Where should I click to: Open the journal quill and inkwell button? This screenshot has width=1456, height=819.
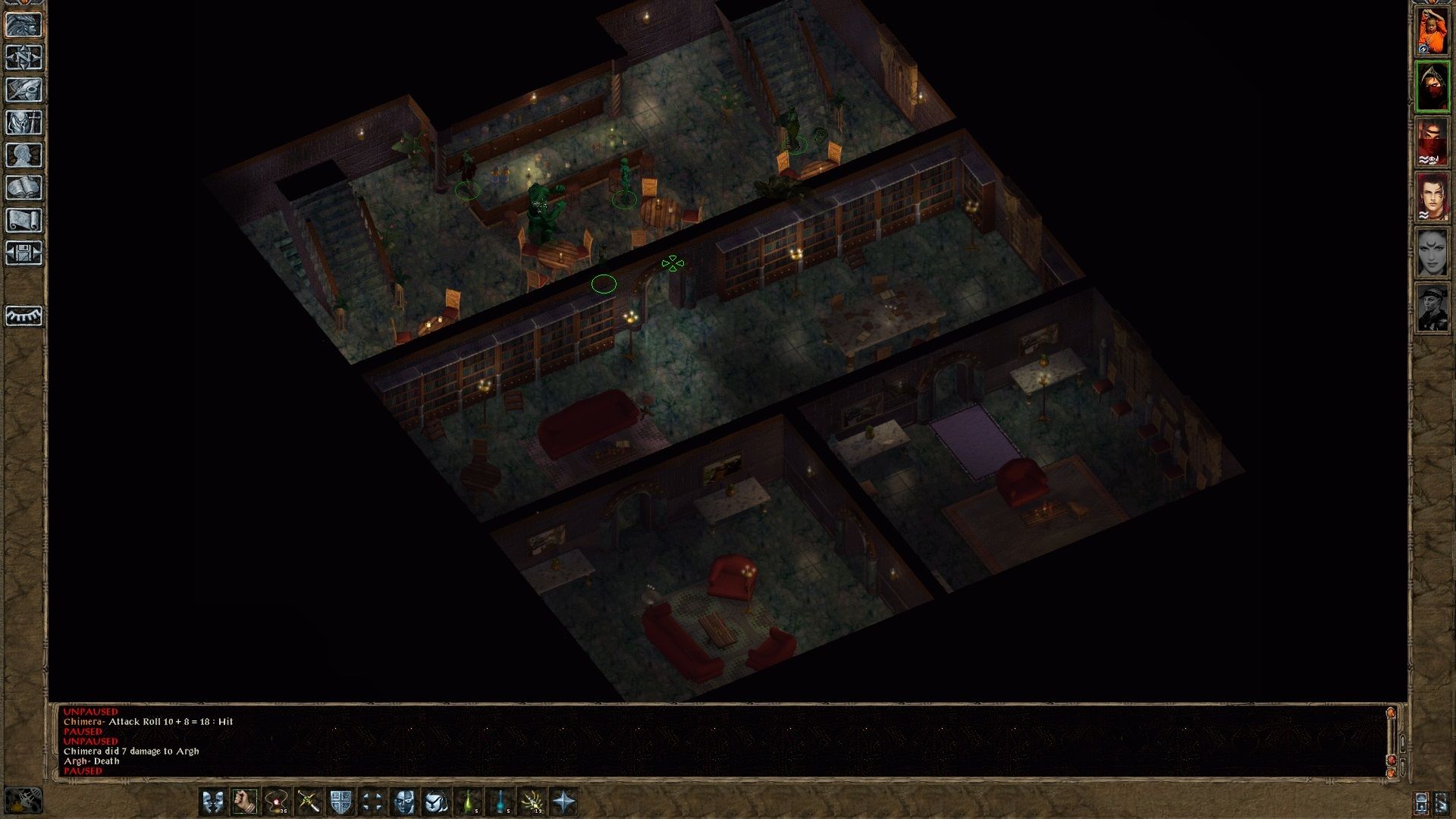pyautogui.click(x=24, y=90)
